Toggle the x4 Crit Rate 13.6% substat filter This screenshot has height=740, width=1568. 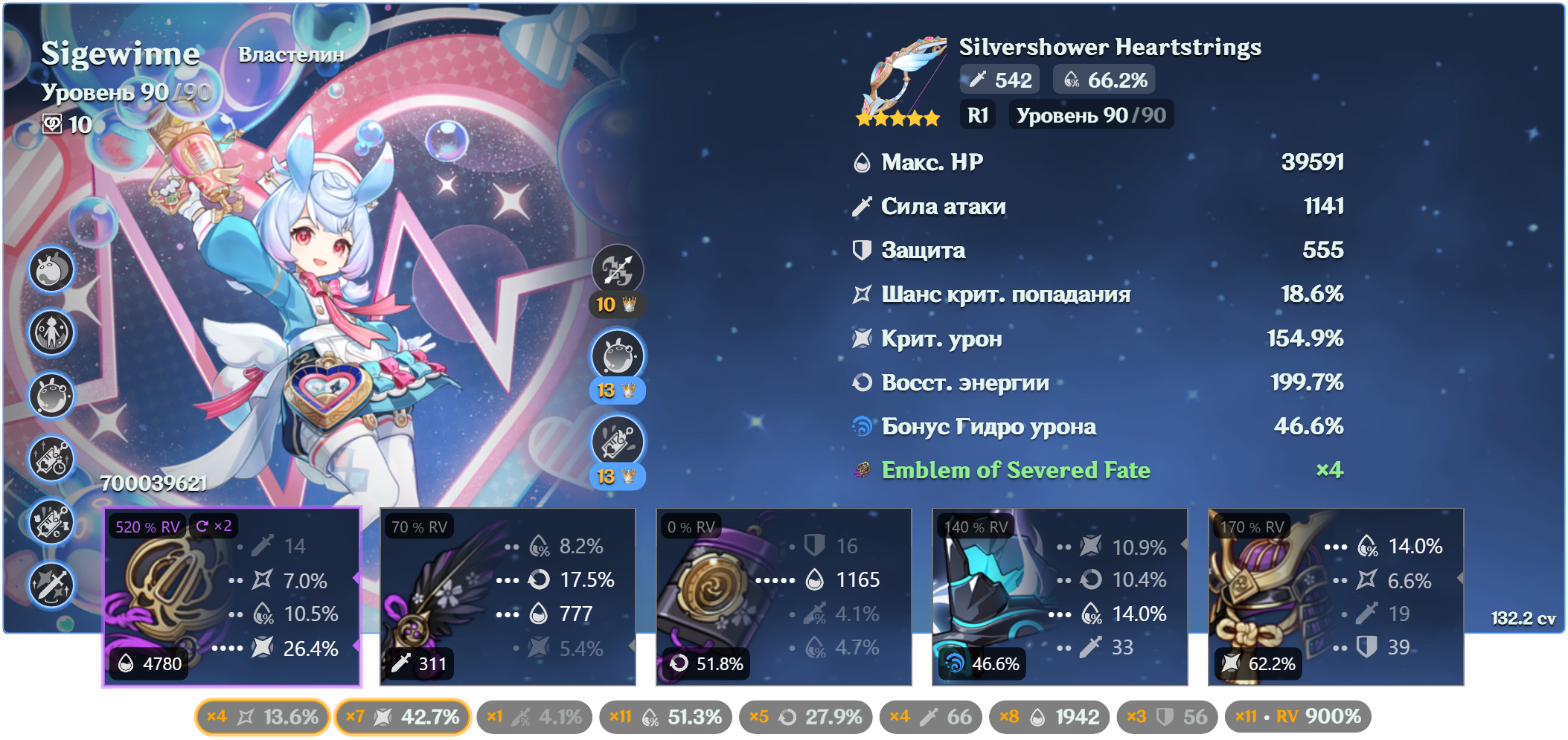point(262,717)
